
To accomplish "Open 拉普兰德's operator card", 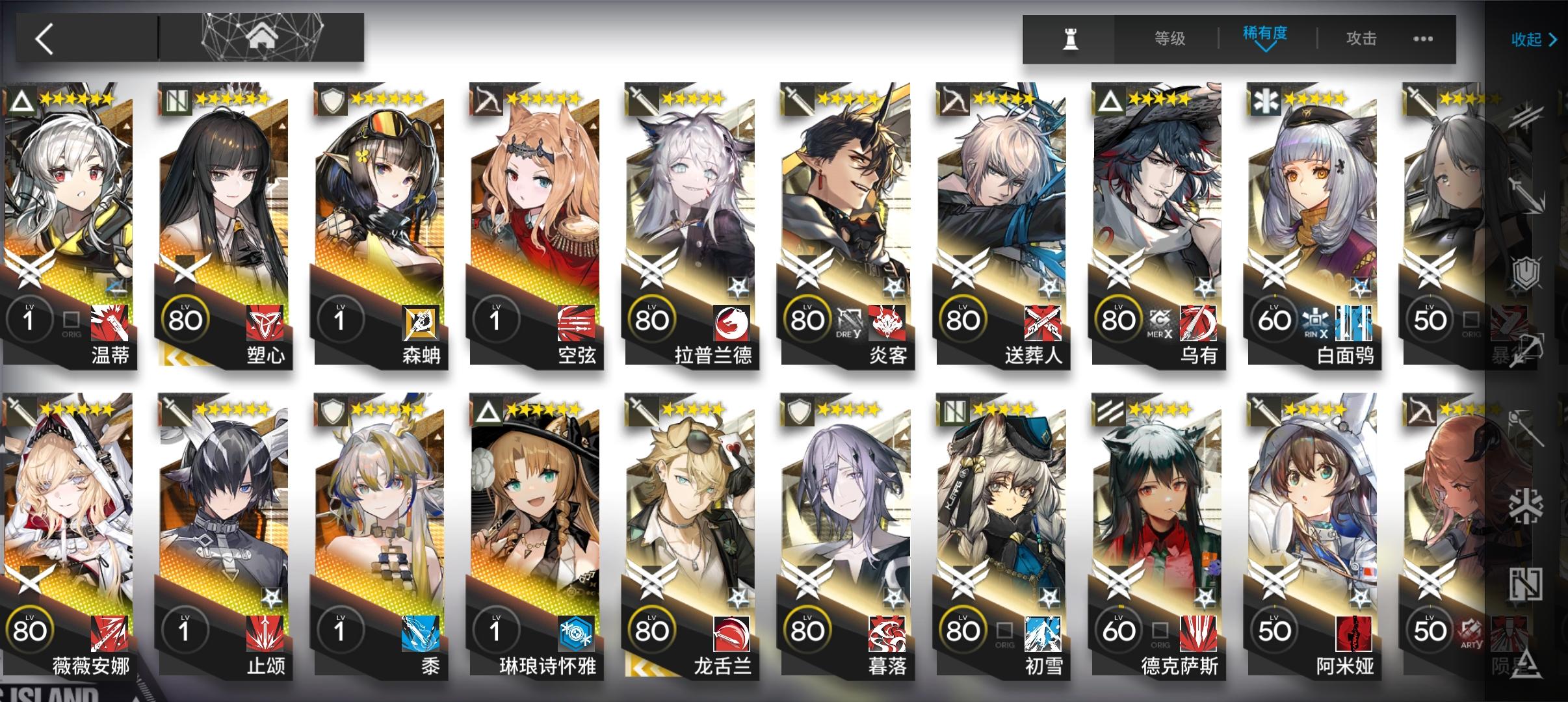I will pyautogui.click(x=690, y=227).
